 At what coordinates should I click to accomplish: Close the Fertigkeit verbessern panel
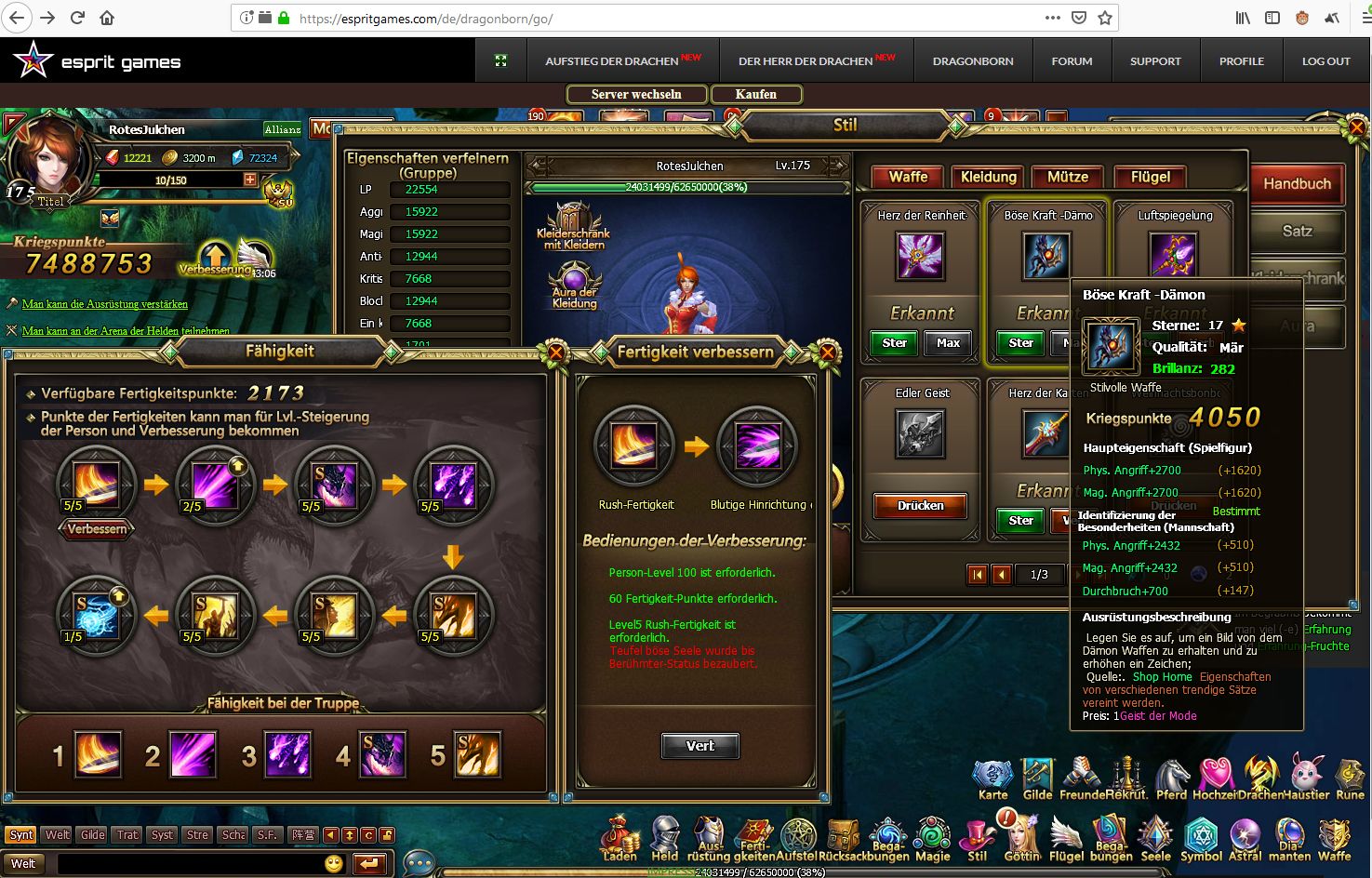click(826, 353)
